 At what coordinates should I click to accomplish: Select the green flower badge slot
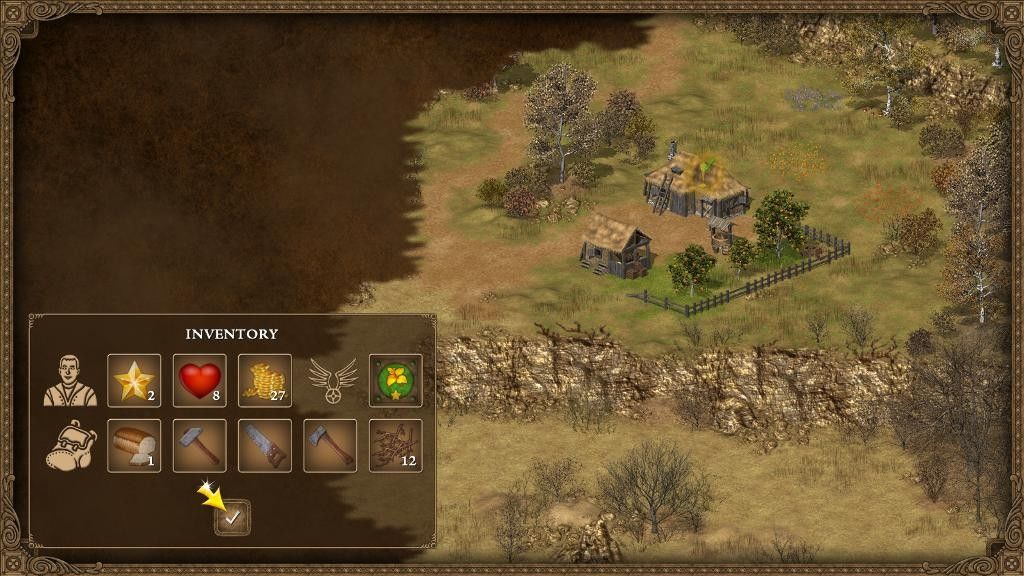pos(396,380)
